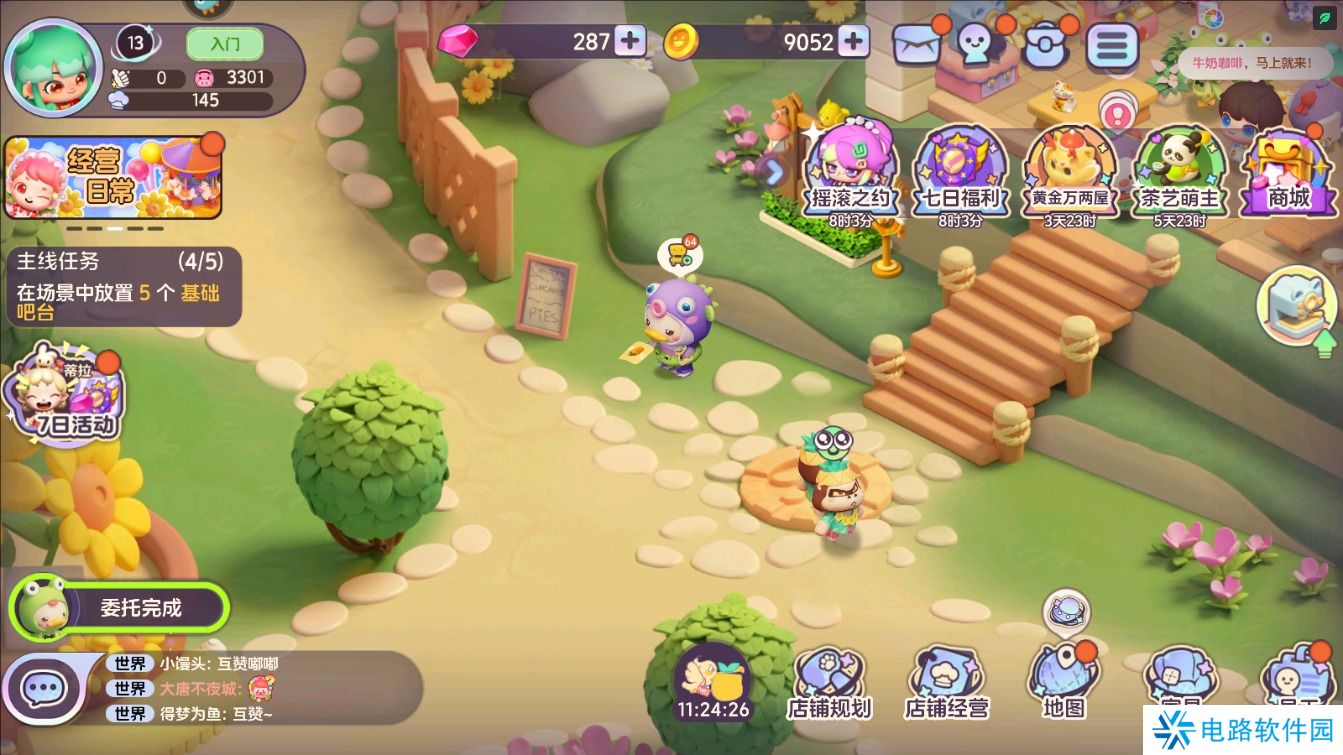The width and height of the screenshot is (1343, 755).
Task: Tap the green 入门 rank button
Action: [x=224, y=44]
